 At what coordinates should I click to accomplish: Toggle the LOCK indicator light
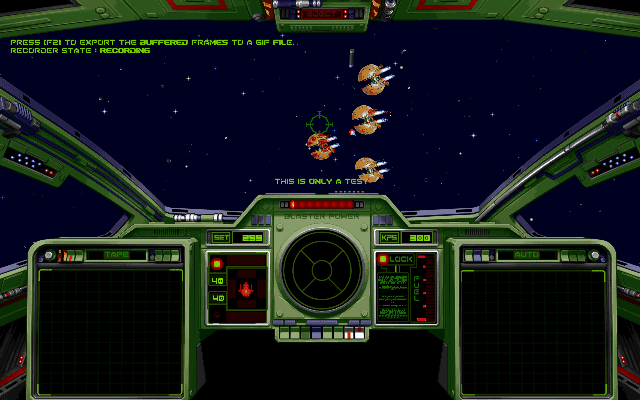point(384,259)
